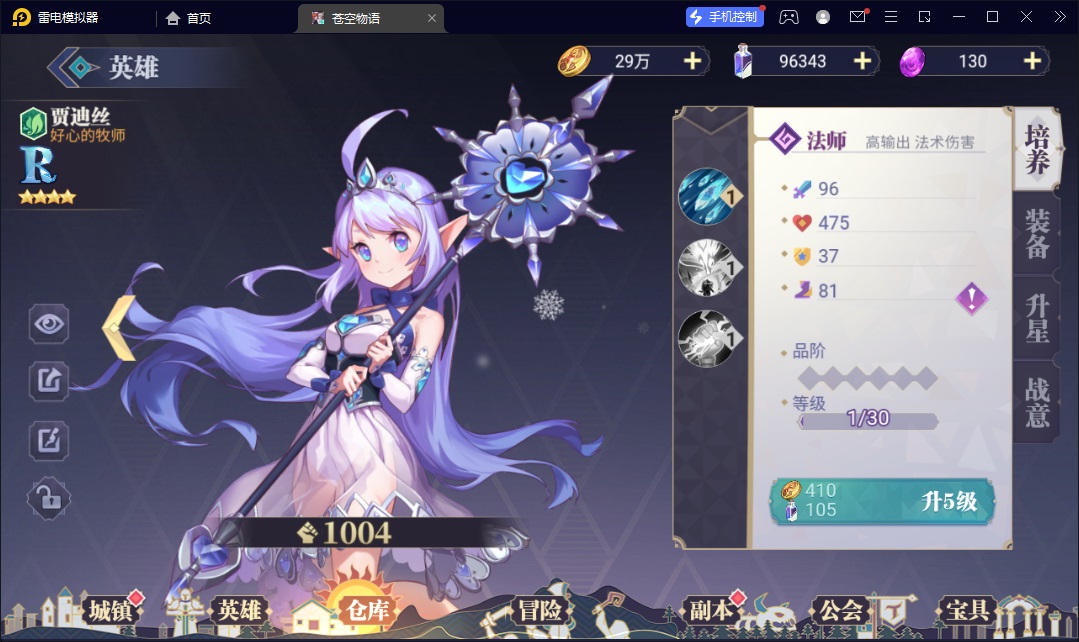Toggle the padlock lock icon

[x=49, y=497]
